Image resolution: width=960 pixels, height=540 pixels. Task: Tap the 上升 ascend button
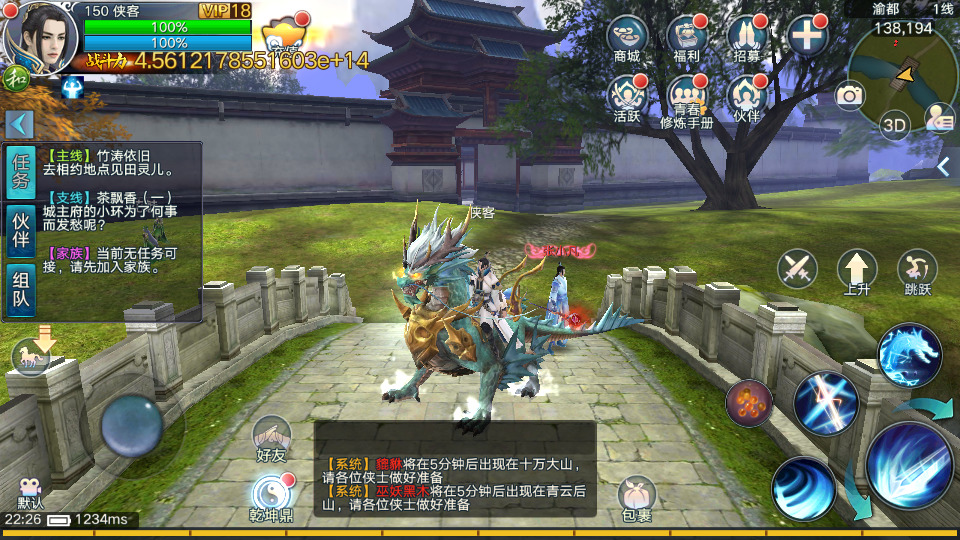pyautogui.click(x=857, y=271)
